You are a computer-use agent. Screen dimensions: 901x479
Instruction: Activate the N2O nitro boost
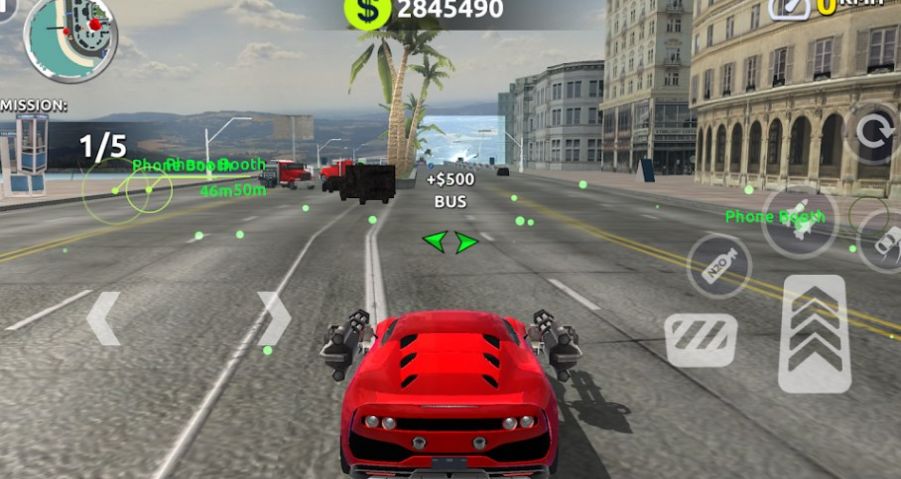[719, 266]
